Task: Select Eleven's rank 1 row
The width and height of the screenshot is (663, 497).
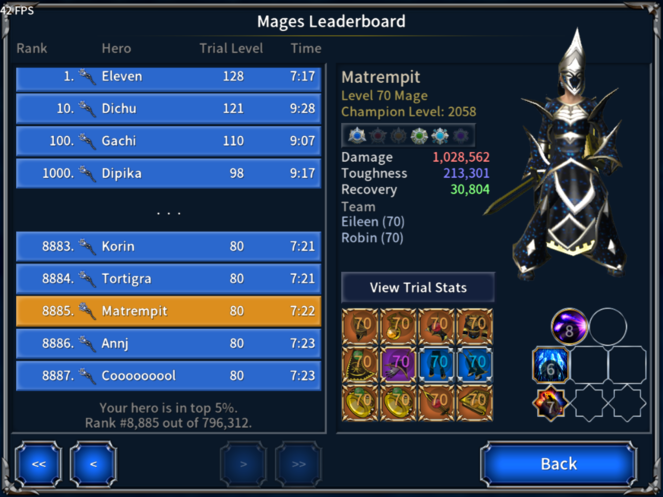Action: pyautogui.click(x=168, y=77)
